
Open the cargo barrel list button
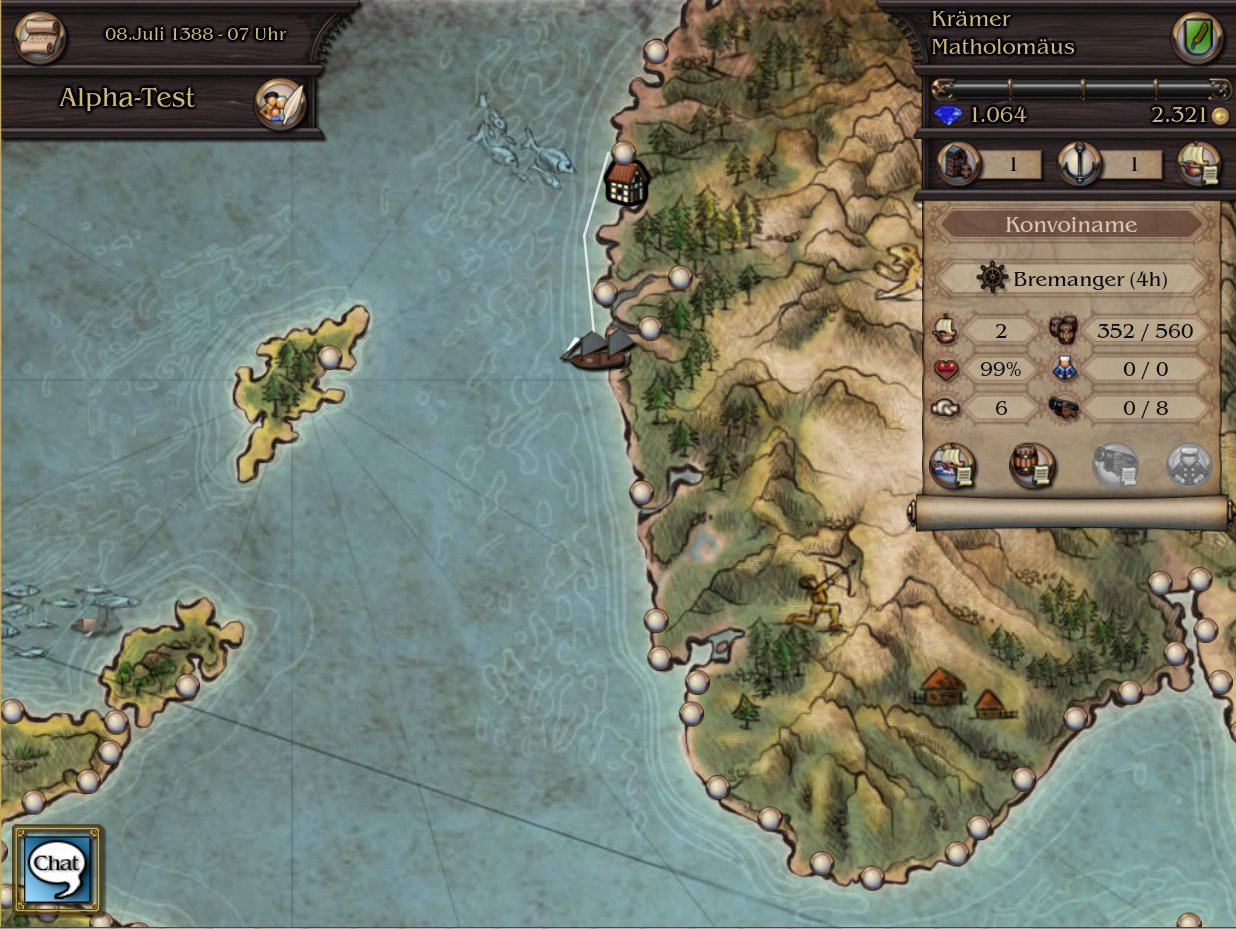1032,466
